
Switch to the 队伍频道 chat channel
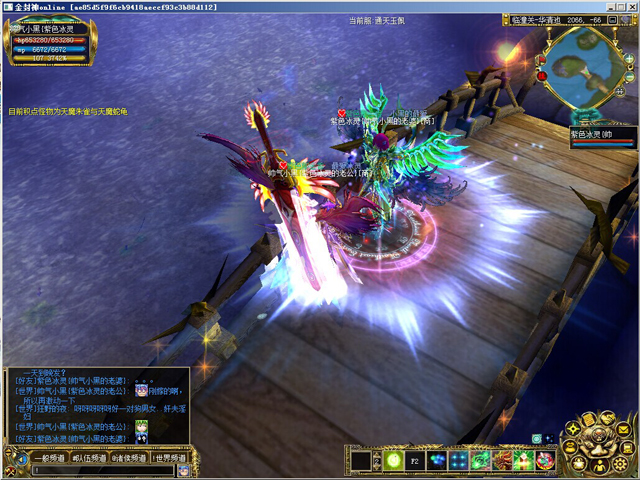point(90,458)
